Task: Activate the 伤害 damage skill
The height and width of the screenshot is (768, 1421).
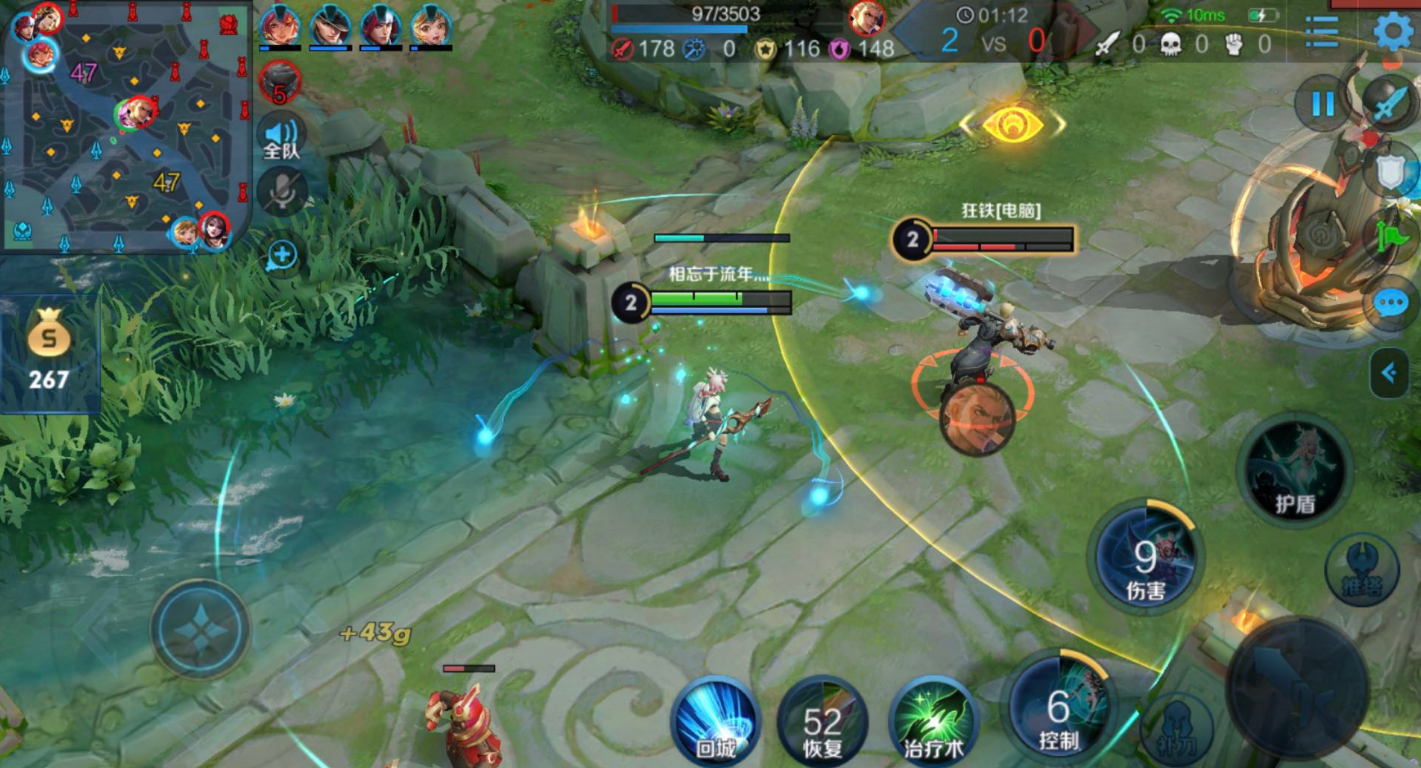Action: click(1145, 557)
